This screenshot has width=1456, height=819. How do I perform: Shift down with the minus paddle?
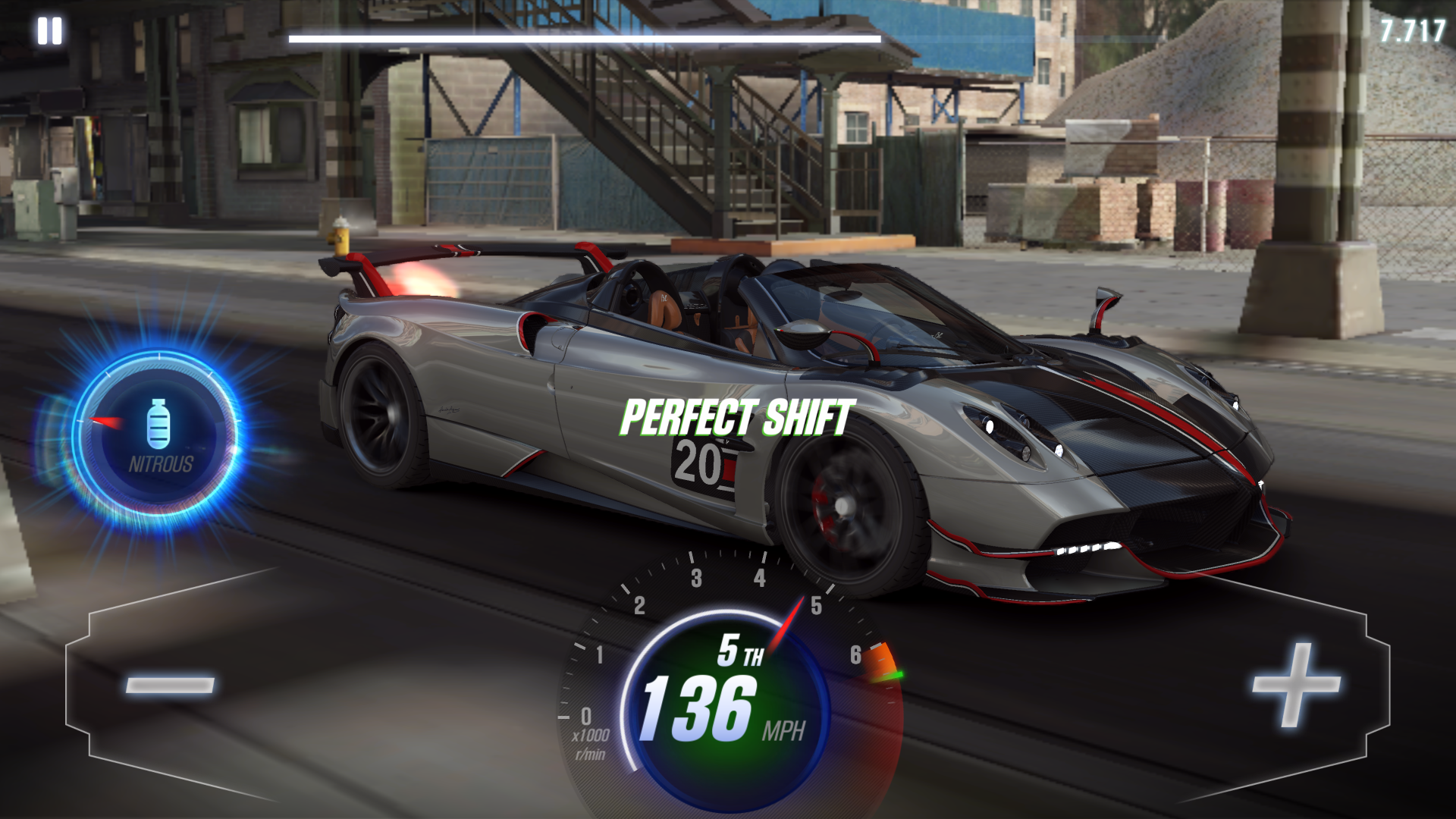pyautogui.click(x=170, y=684)
